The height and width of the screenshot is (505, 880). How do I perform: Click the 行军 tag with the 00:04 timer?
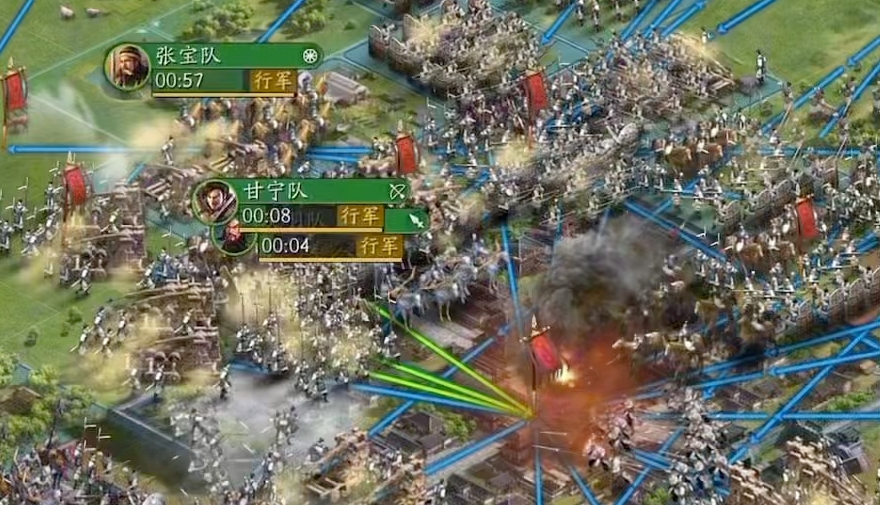[380, 246]
